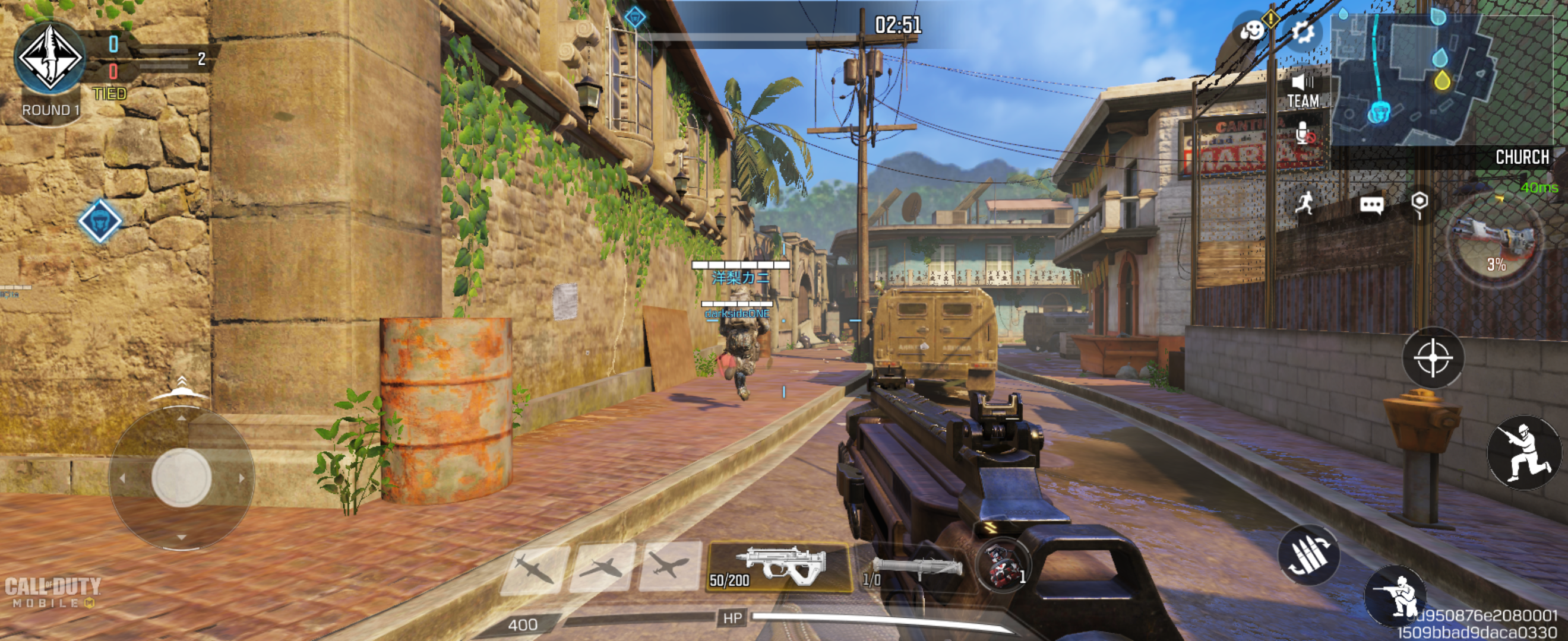Tap the jumping soldier button
Screen dimensions: 1568x641
(1523, 452)
